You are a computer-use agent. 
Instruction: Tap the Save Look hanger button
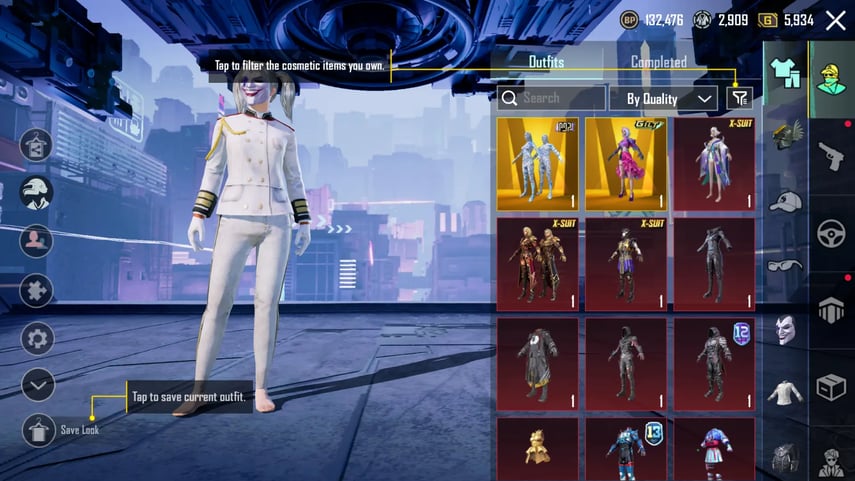(38, 430)
